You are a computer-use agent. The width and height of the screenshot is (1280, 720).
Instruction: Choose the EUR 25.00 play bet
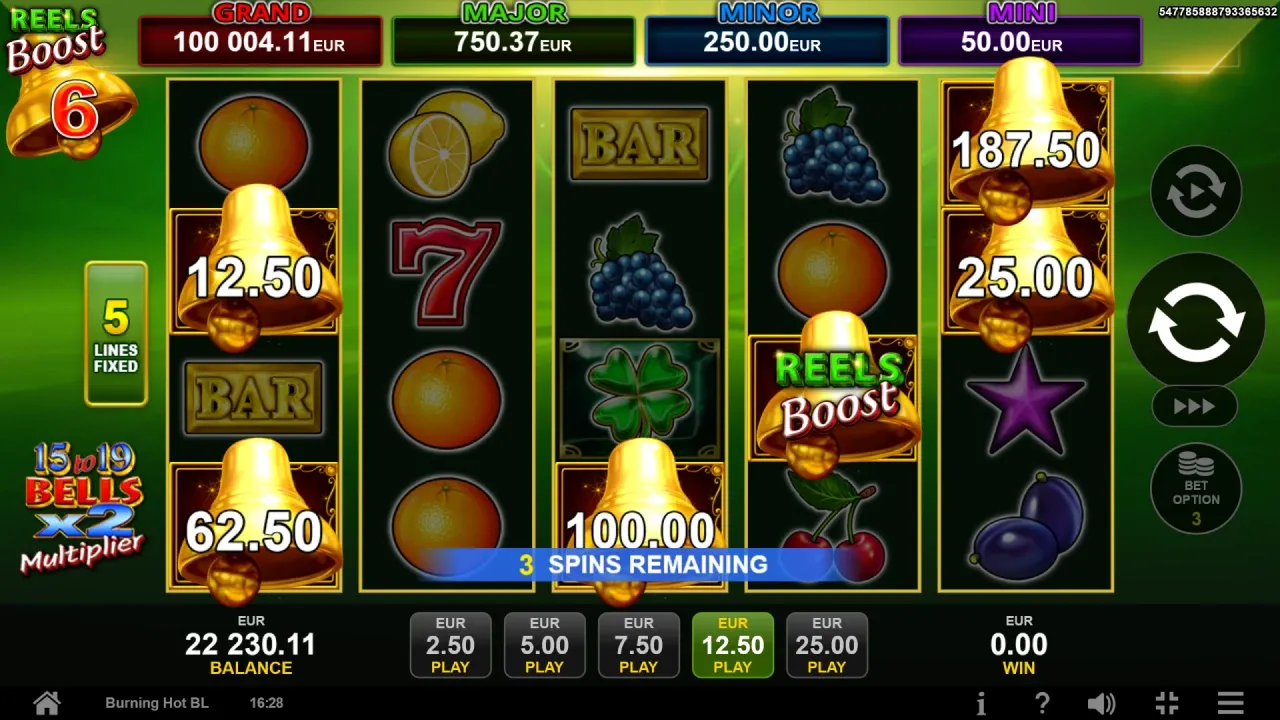826,645
